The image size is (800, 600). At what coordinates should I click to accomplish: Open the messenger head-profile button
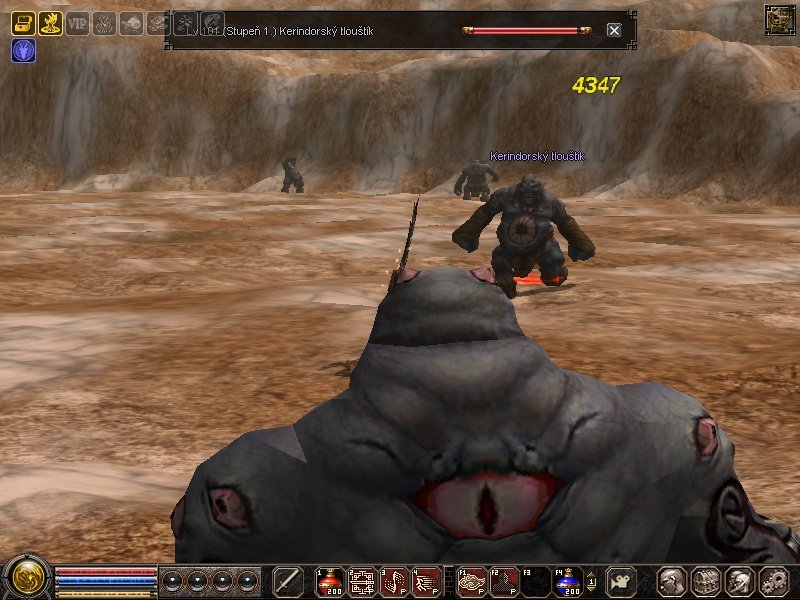740,581
